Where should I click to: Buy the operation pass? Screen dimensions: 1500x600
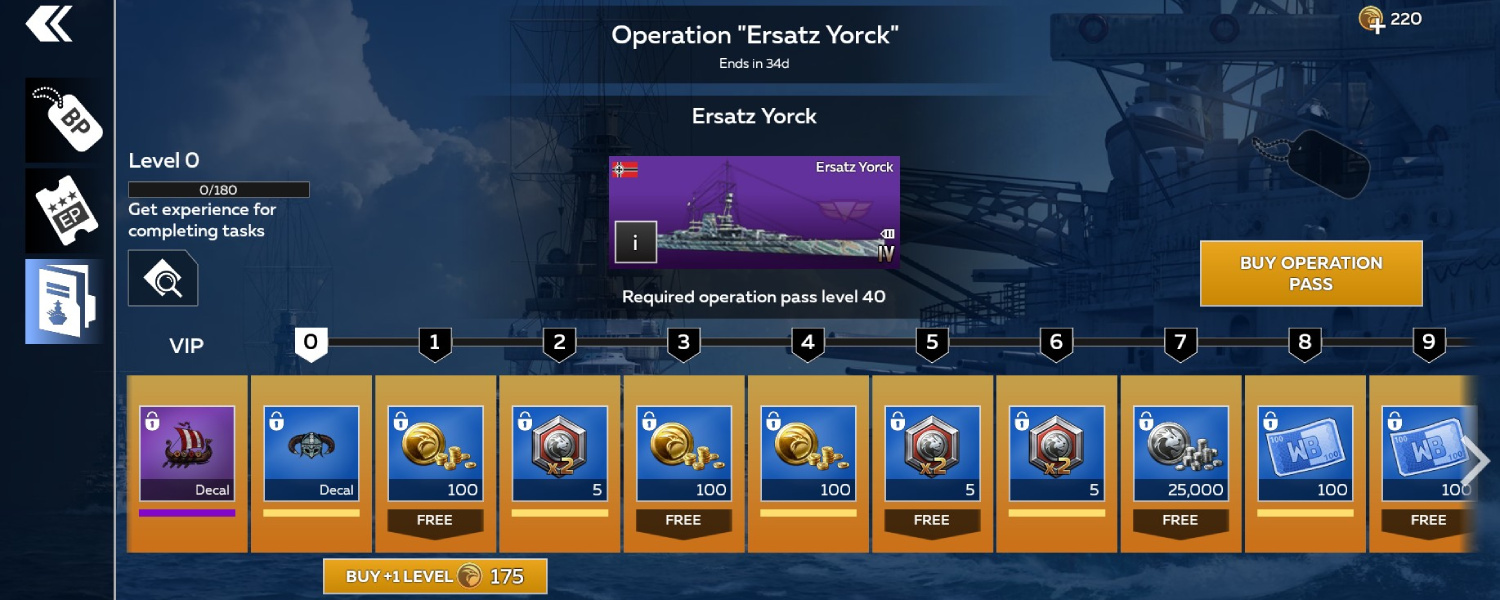coord(1310,273)
